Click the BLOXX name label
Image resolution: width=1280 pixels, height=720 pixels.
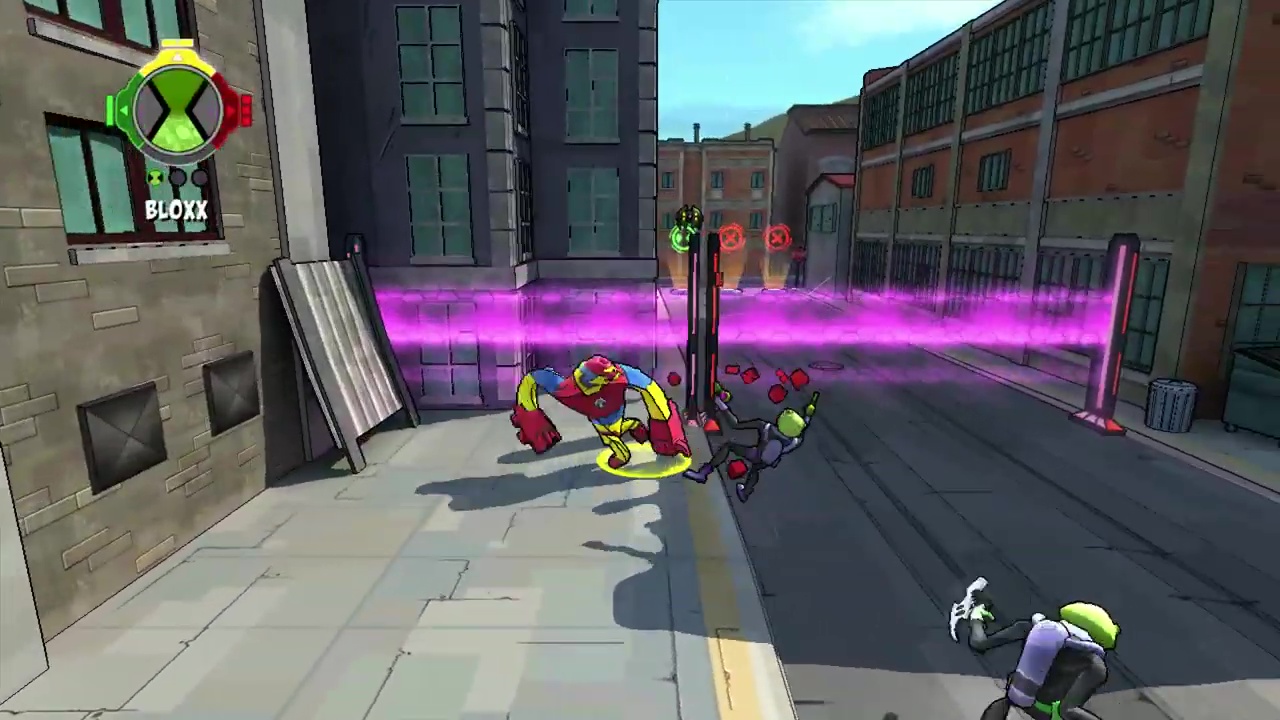click(176, 211)
